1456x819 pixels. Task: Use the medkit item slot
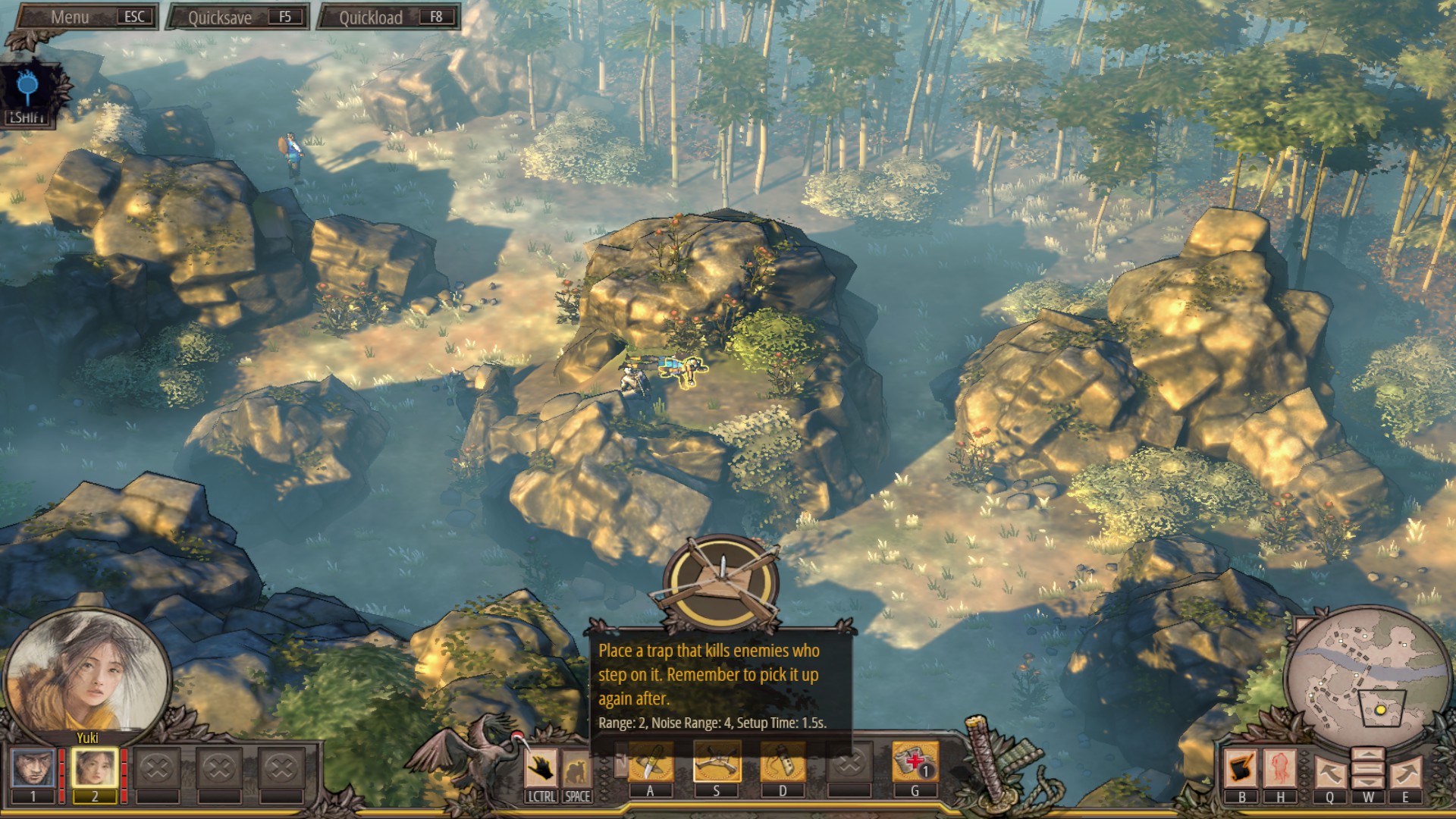[x=915, y=762]
